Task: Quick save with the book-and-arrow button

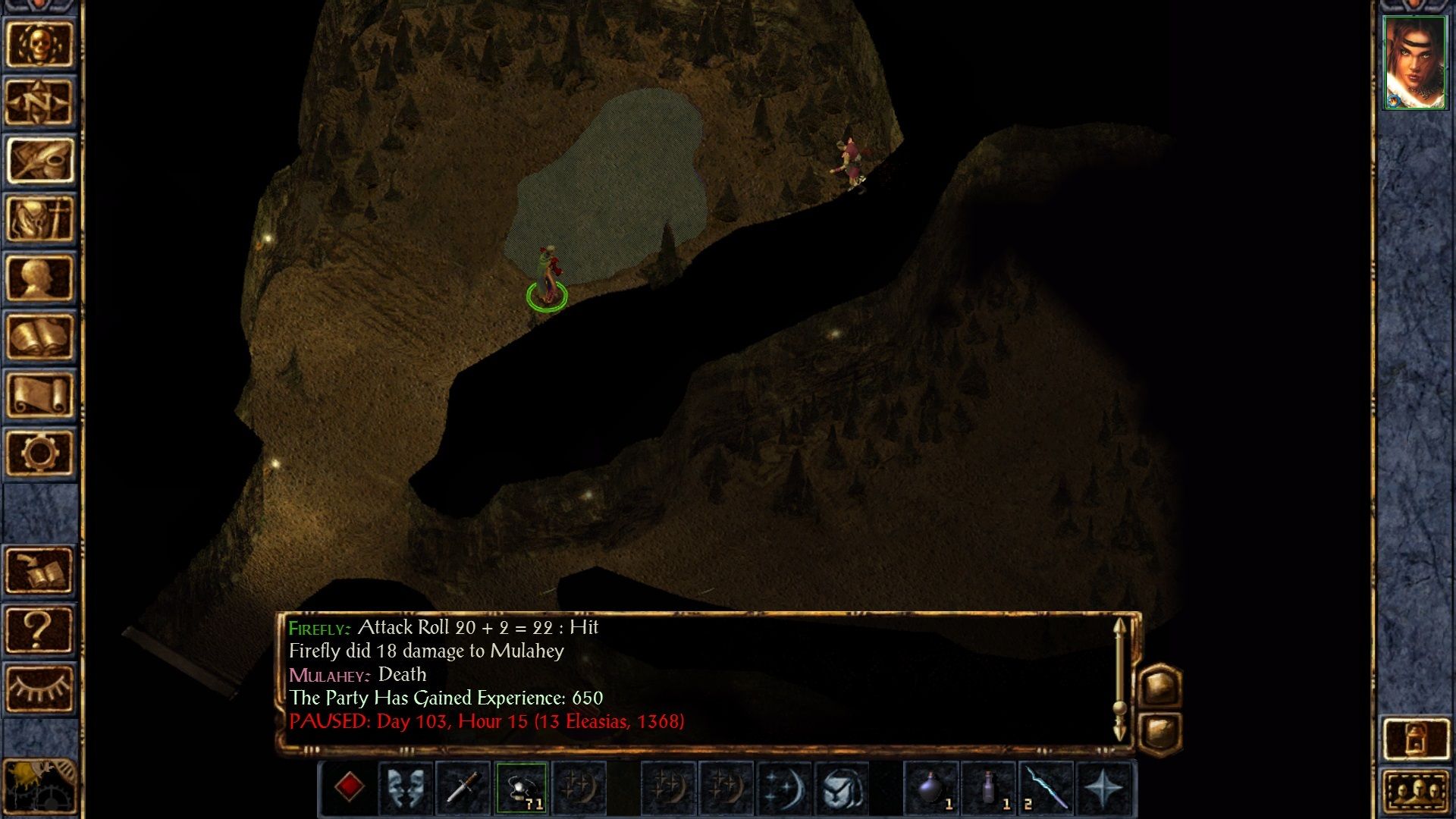Action: (x=39, y=570)
